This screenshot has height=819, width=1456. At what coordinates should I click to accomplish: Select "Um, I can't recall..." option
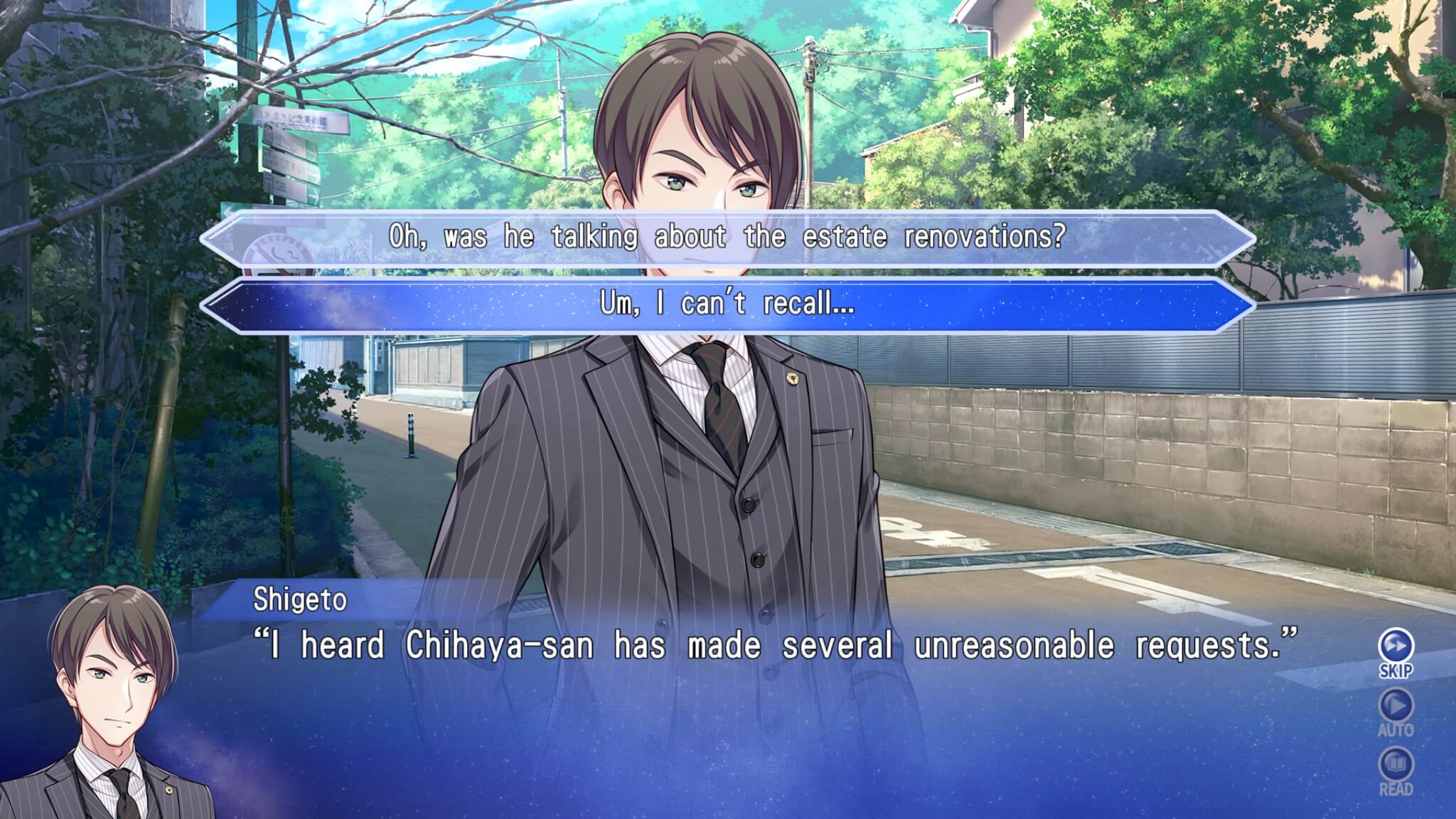pos(727,305)
